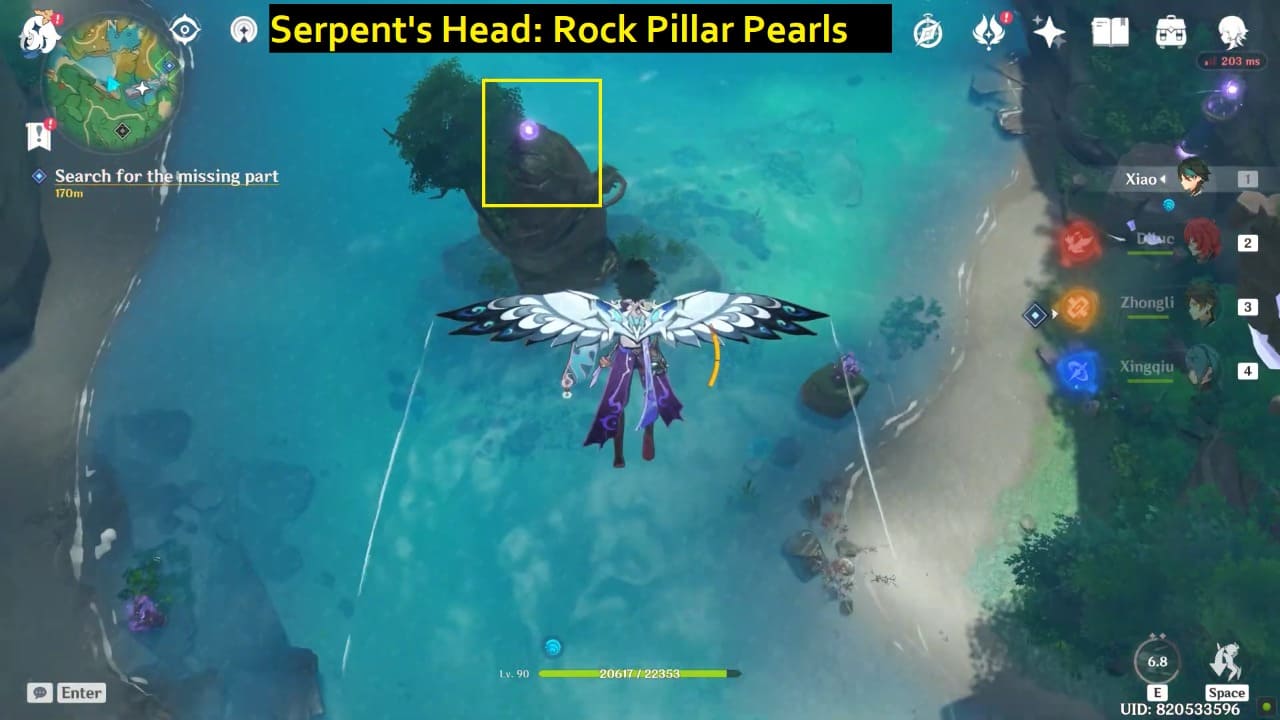Click the Enter chat button bottom-left
This screenshot has width=1280, height=720.
(82, 692)
